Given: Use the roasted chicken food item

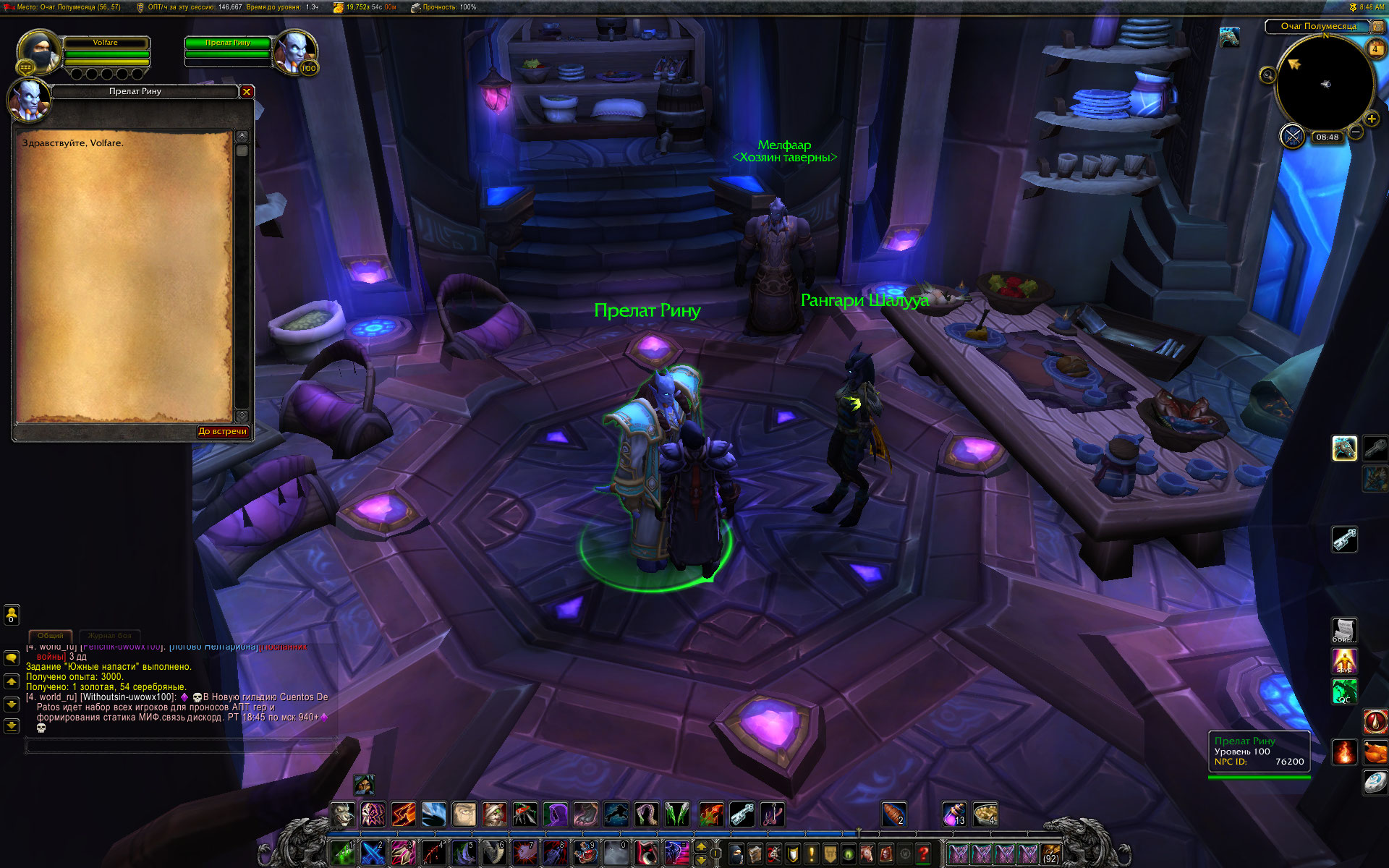Looking at the screenshot, I should [x=1375, y=752].
